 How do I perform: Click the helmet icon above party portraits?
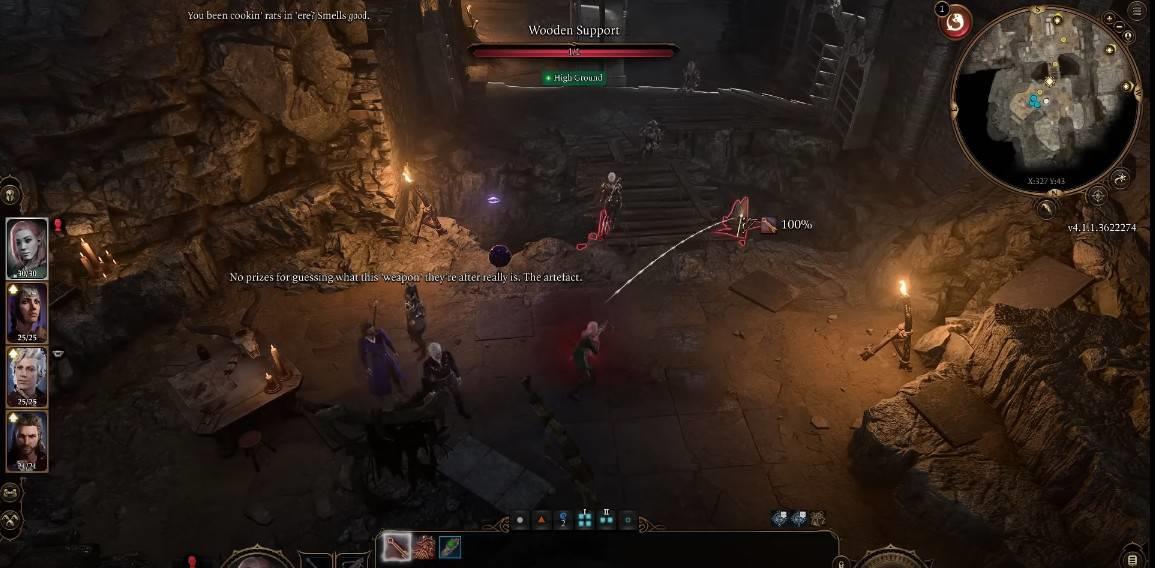point(11,194)
